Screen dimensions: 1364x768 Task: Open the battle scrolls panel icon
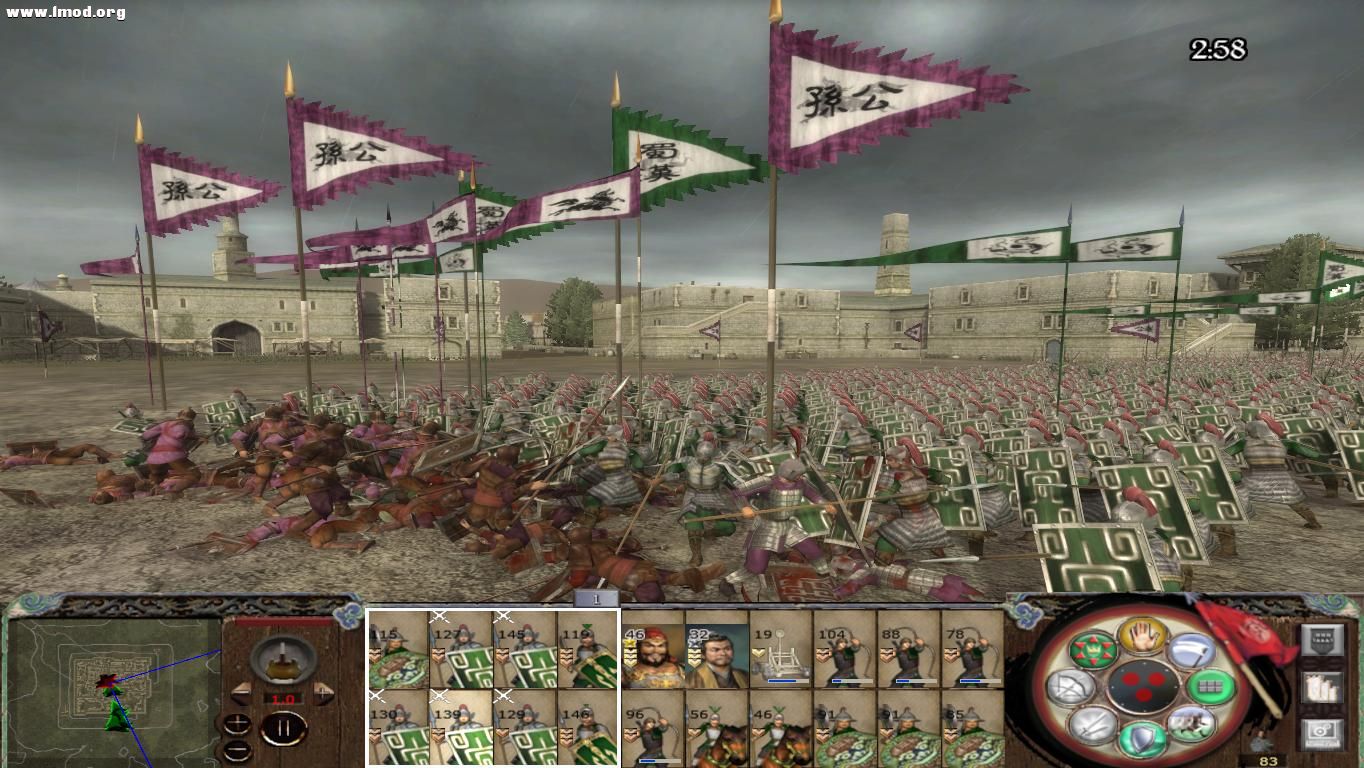pyautogui.click(x=1322, y=690)
